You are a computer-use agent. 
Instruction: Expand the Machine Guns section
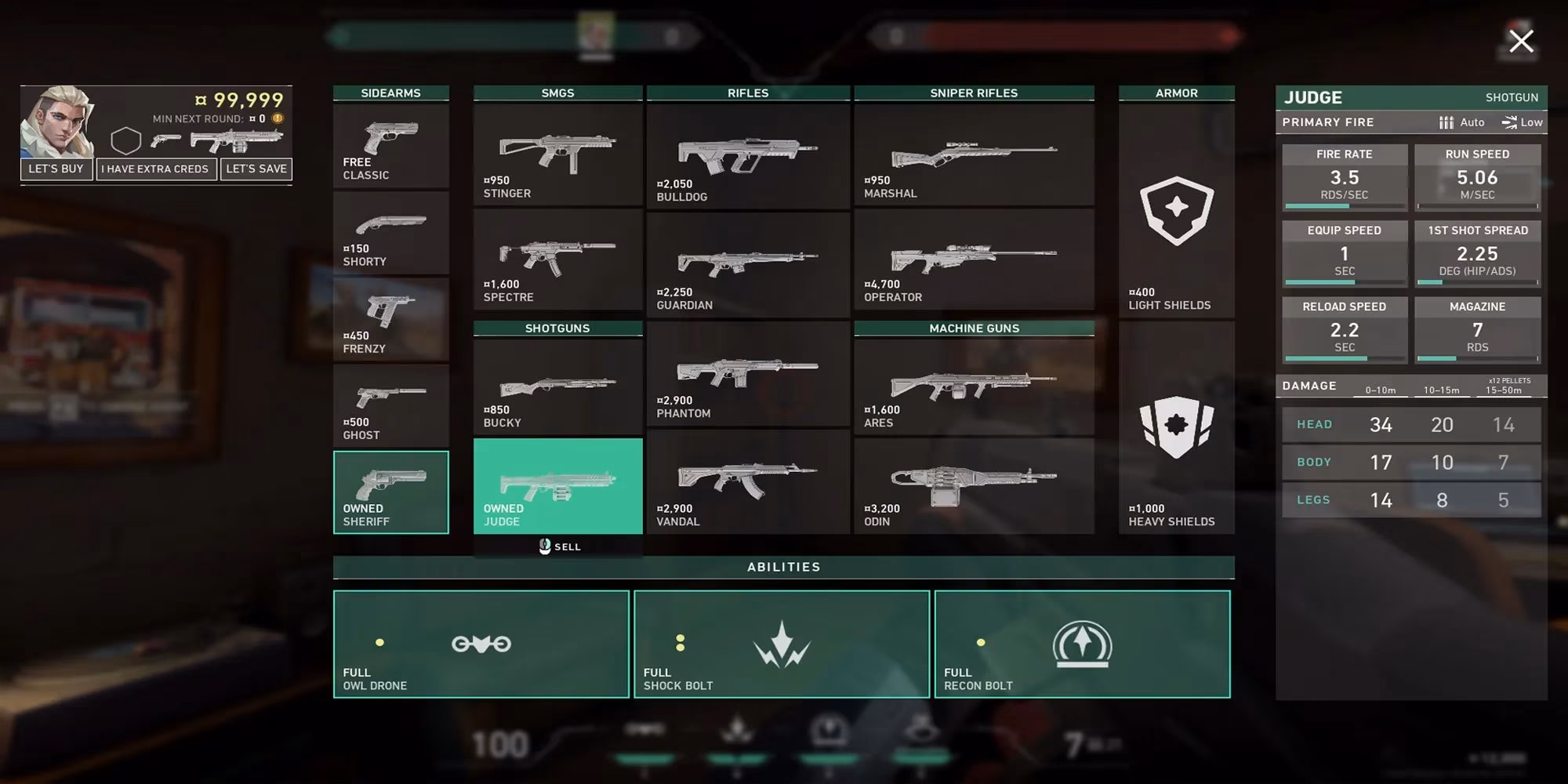974,328
